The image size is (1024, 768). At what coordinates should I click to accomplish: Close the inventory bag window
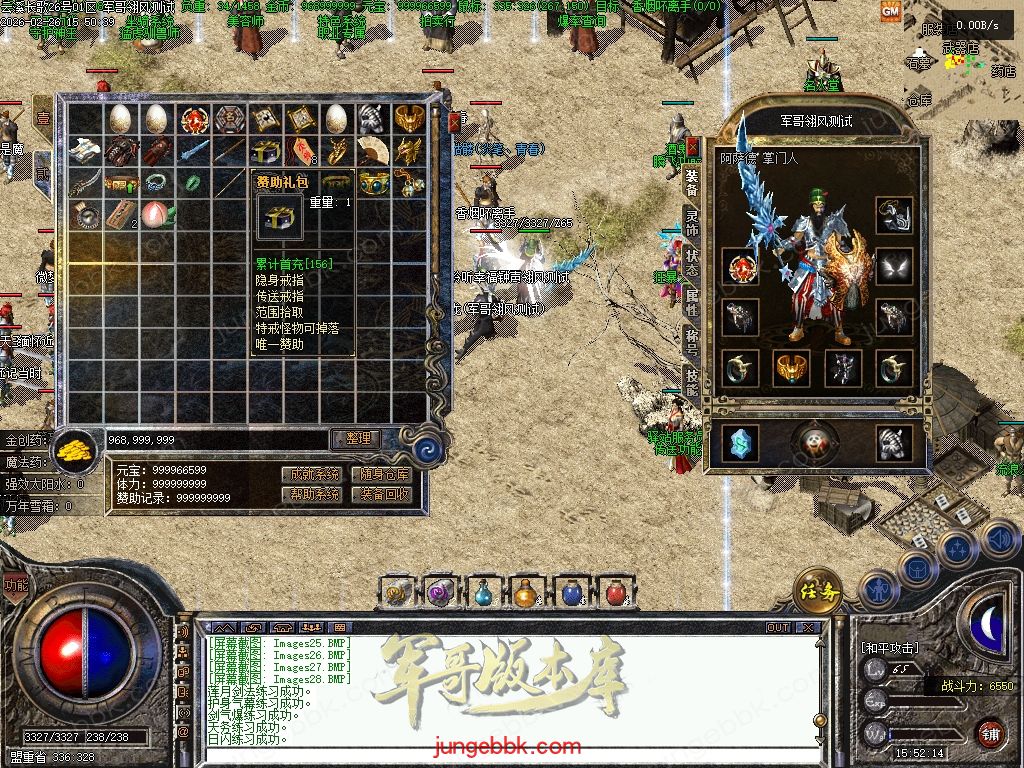(455, 123)
